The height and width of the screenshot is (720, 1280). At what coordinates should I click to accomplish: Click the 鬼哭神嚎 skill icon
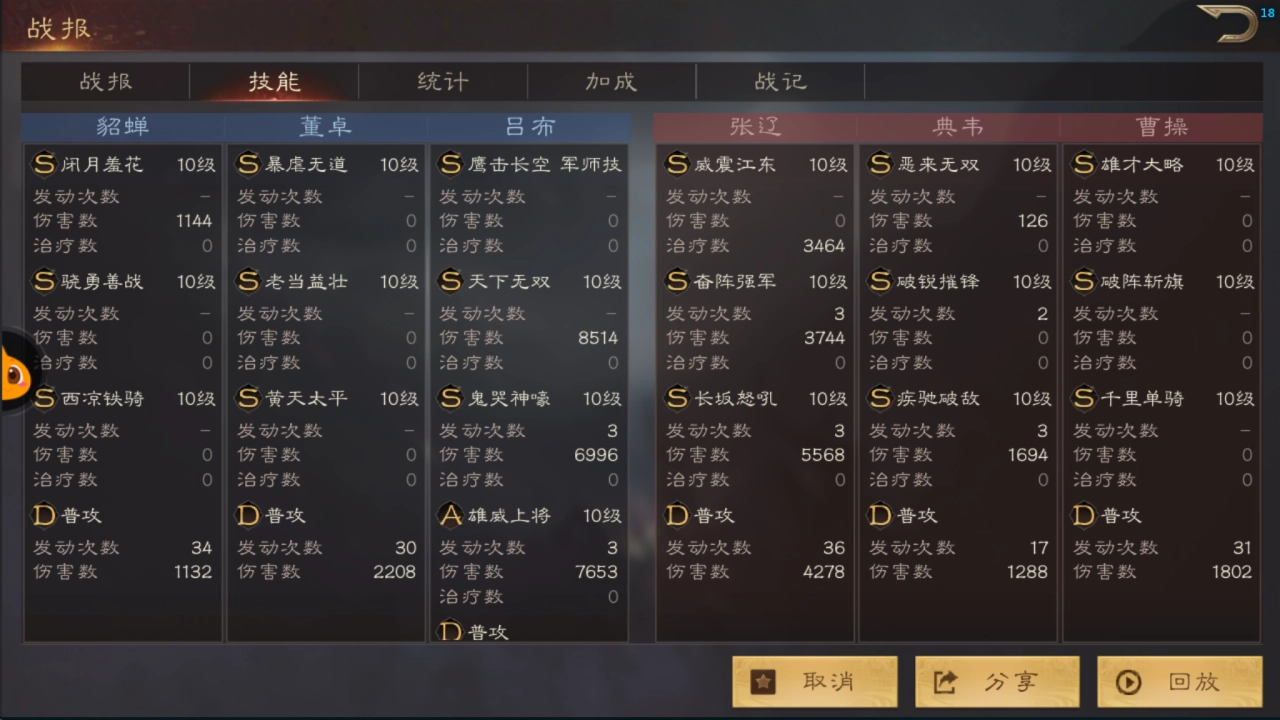pyautogui.click(x=452, y=398)
